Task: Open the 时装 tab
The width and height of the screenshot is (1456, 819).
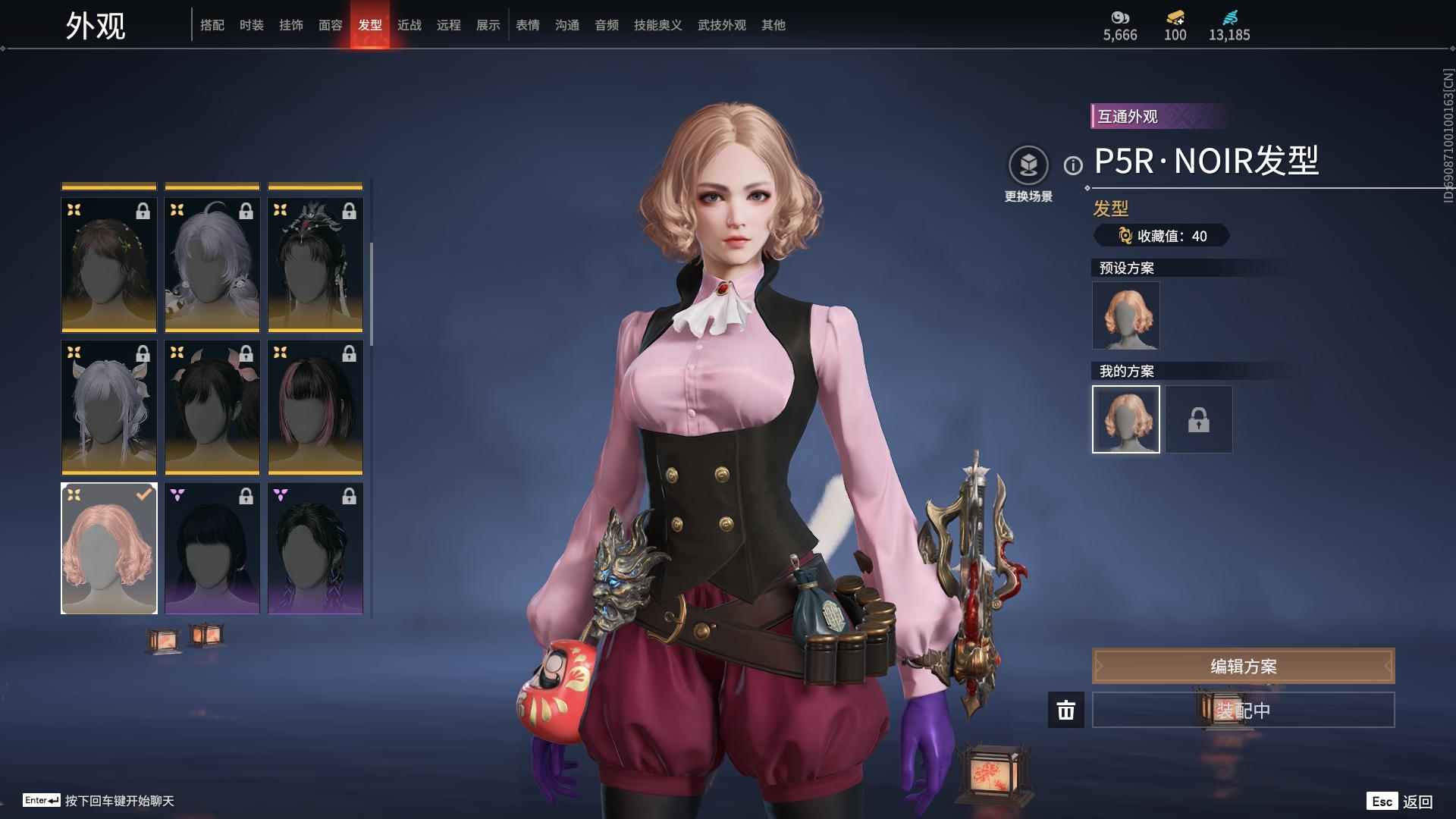Action: click(x=252, y=25)
